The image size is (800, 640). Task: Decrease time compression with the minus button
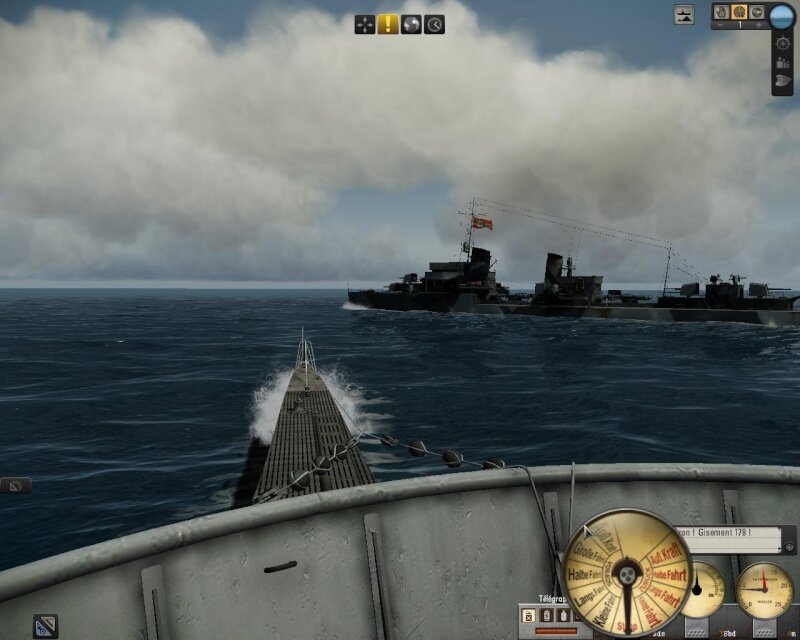coord(718,25)
